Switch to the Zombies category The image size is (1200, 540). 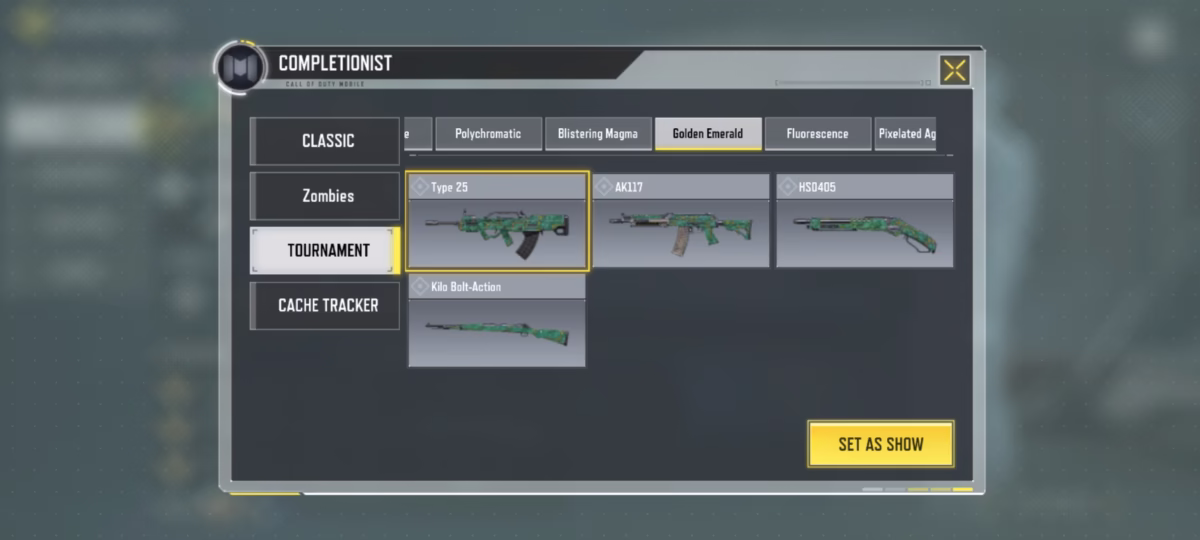325,196
